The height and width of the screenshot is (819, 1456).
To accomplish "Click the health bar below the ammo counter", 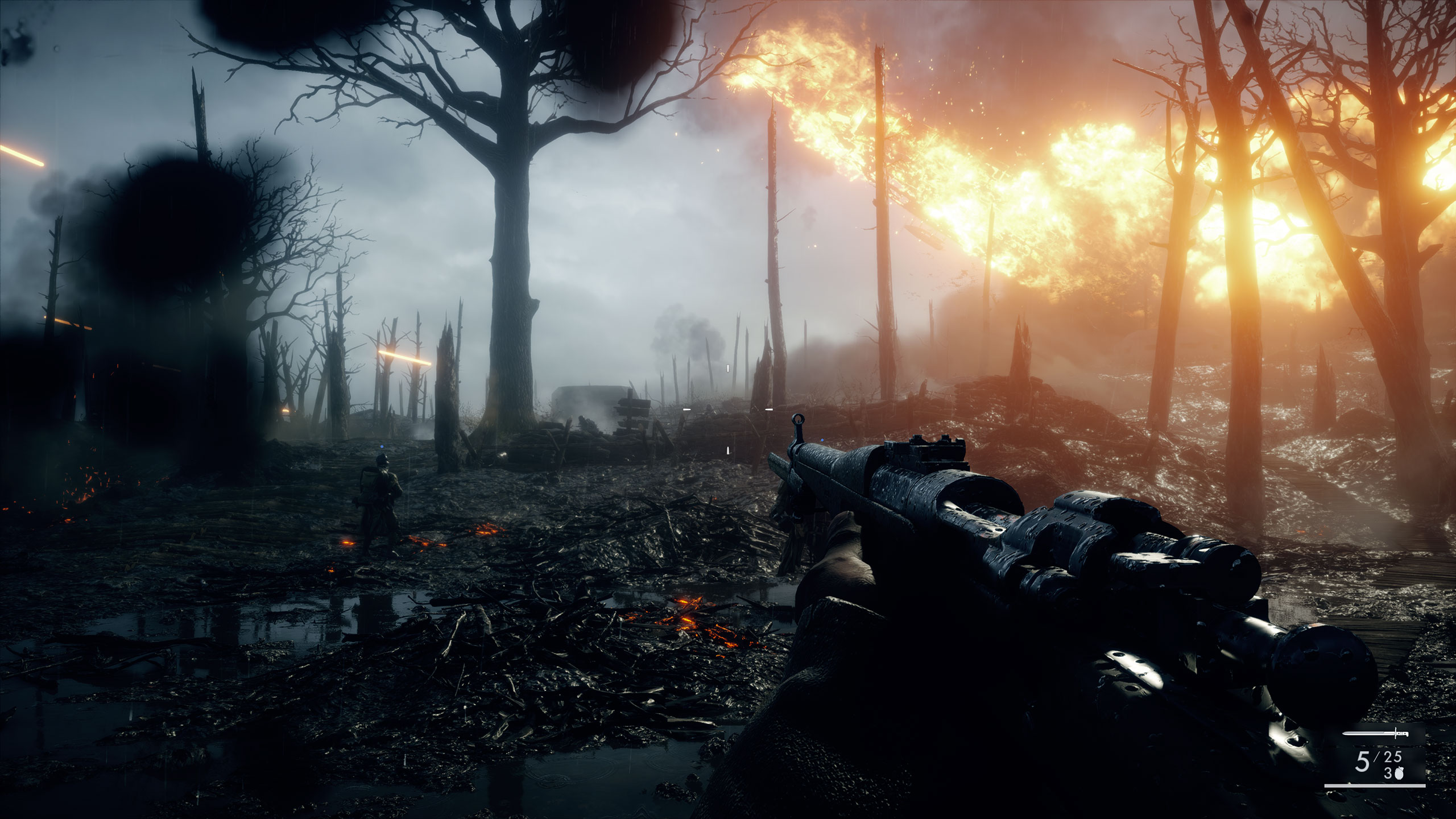I will [1376, 786].
